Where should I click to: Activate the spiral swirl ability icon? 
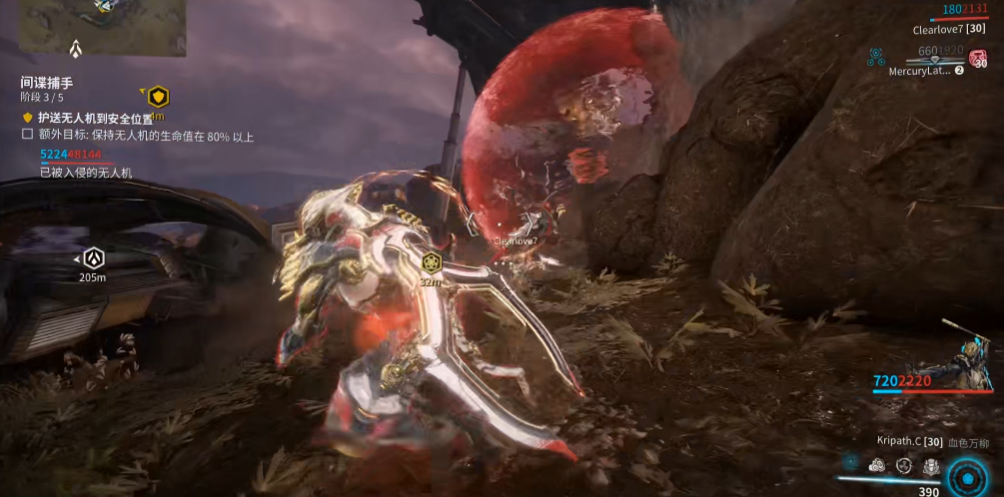click(x=903, y=465)
